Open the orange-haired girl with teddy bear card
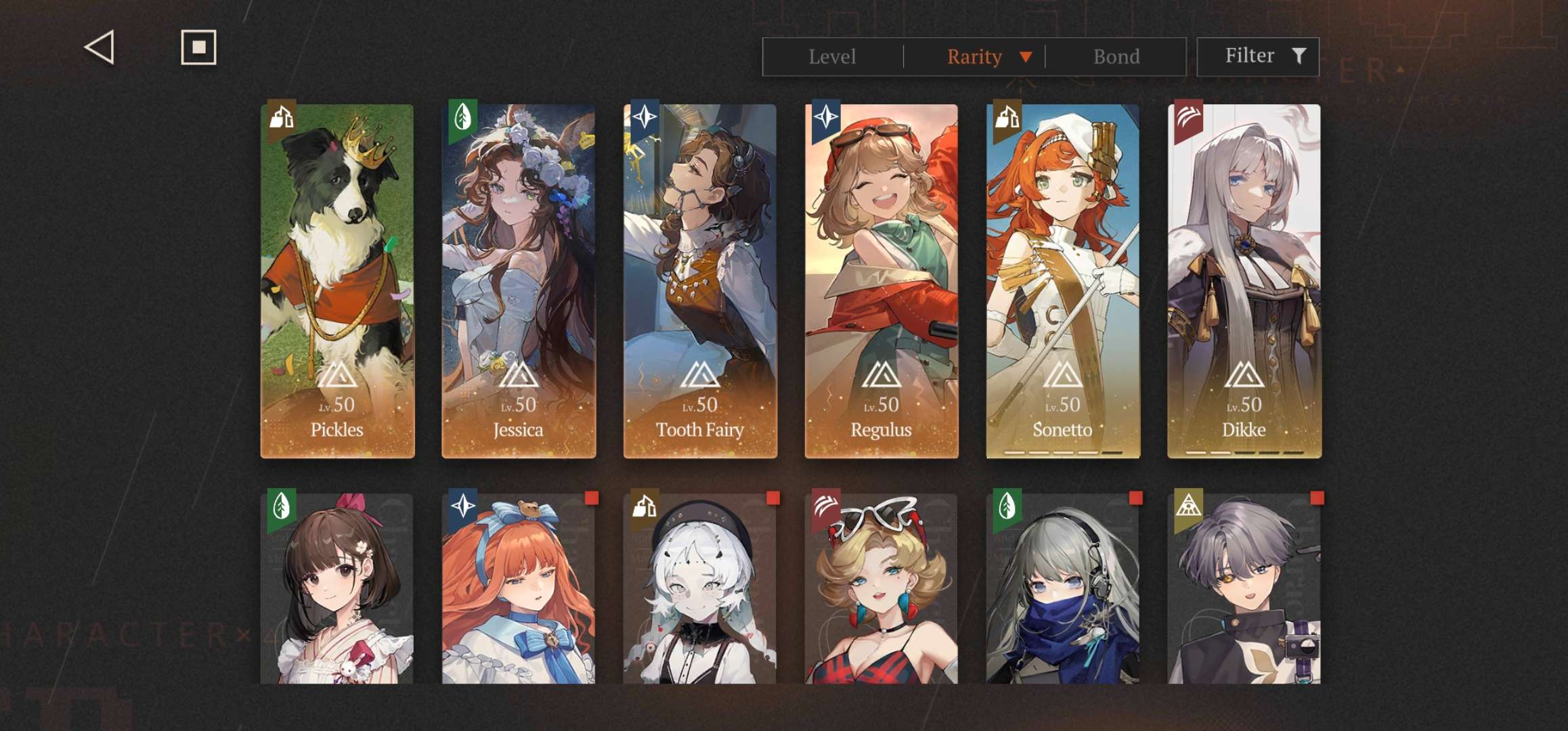 (519, 589)
